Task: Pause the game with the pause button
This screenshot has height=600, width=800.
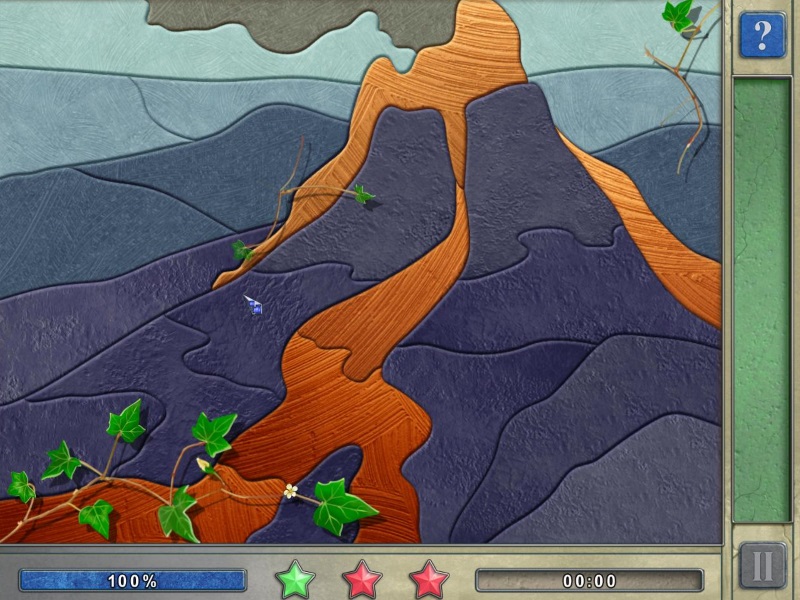Action: pyautogui.click(x=762, y=566)
